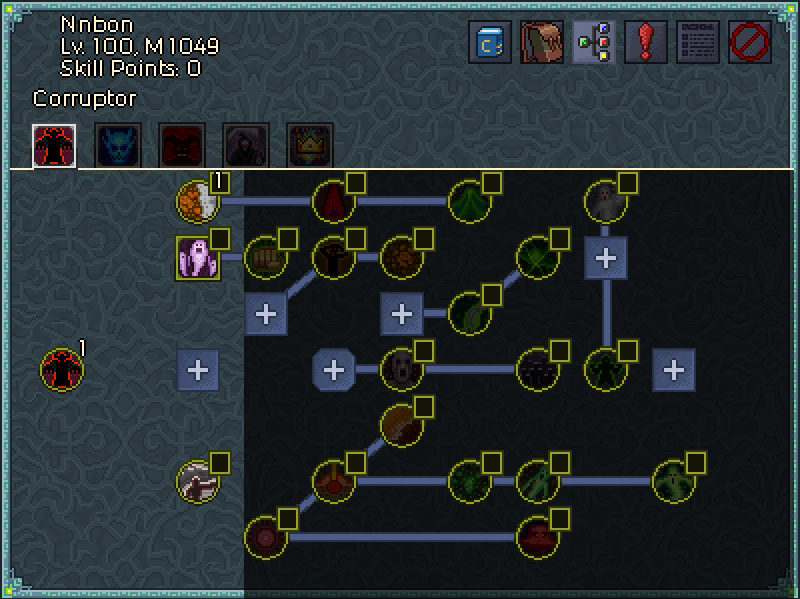Switch to the blue horned demon tab

[x=118, y=145]
